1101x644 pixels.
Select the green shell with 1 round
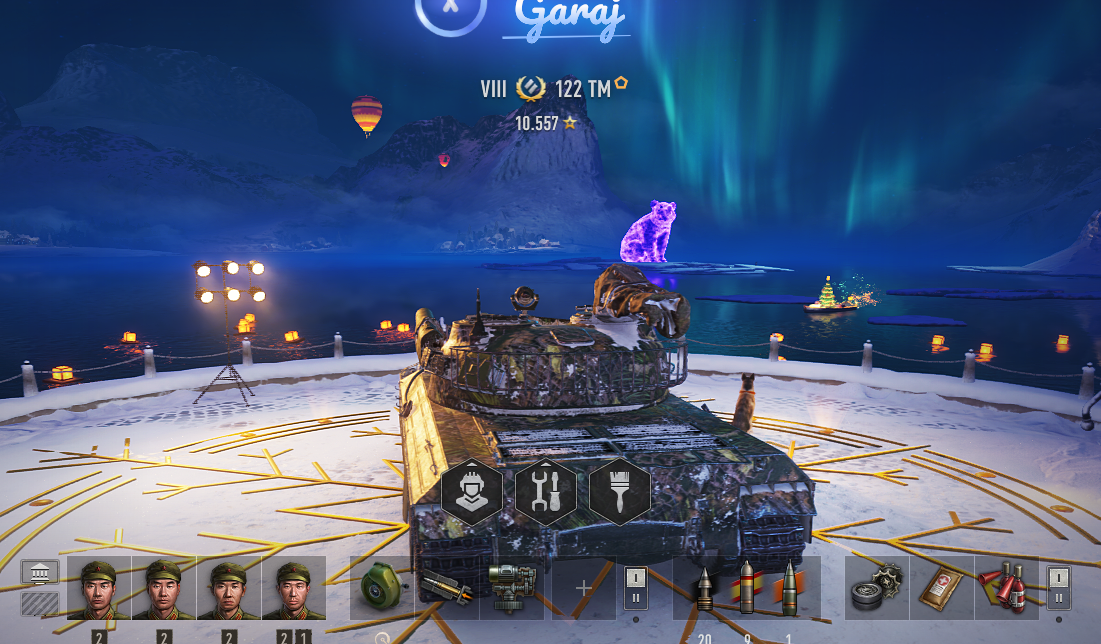(x=788, y=588)
